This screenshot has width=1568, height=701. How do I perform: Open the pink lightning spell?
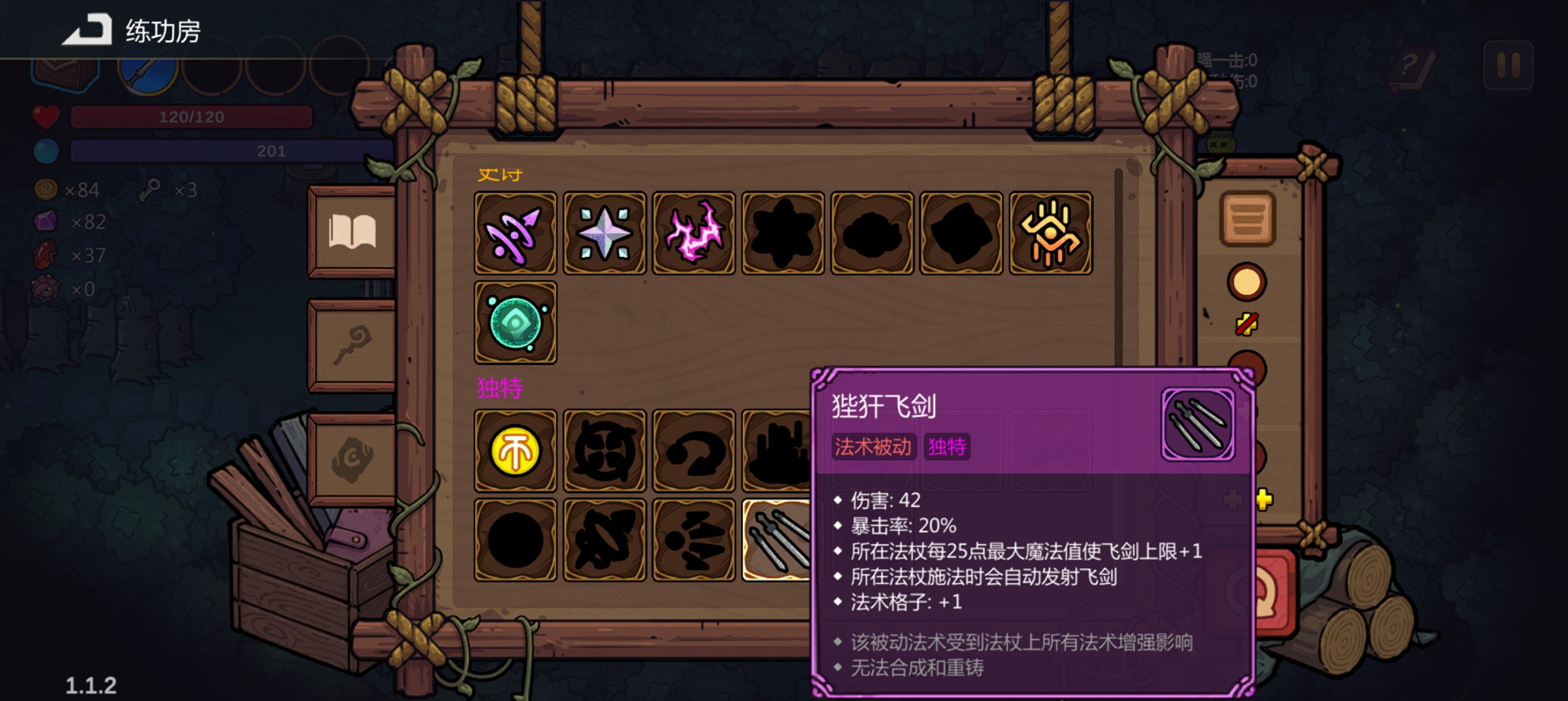pyautogui.click(x=695, y=233)
